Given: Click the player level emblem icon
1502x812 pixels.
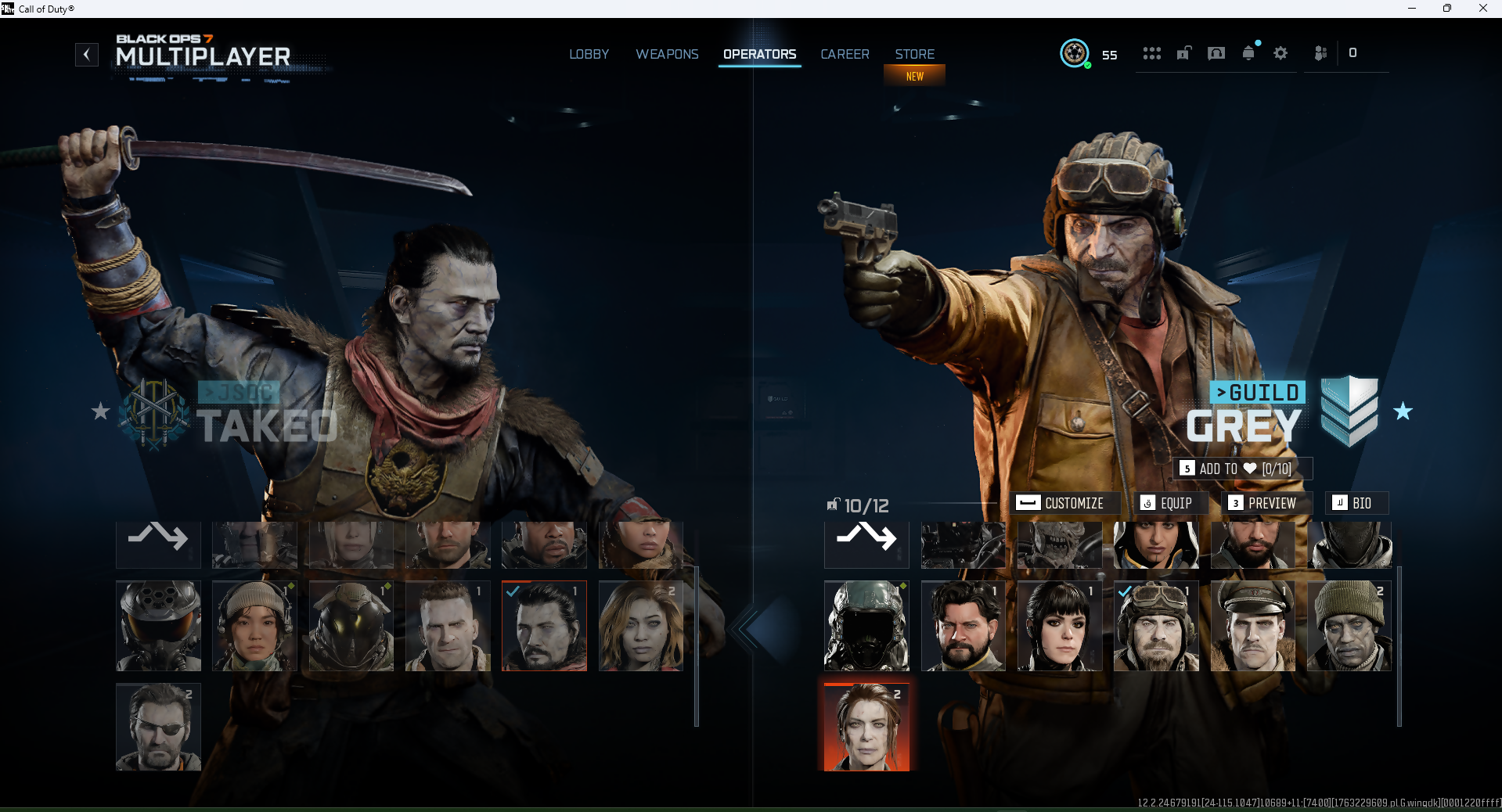Looking at the screenshot, I should click(x=1075, y=53).
